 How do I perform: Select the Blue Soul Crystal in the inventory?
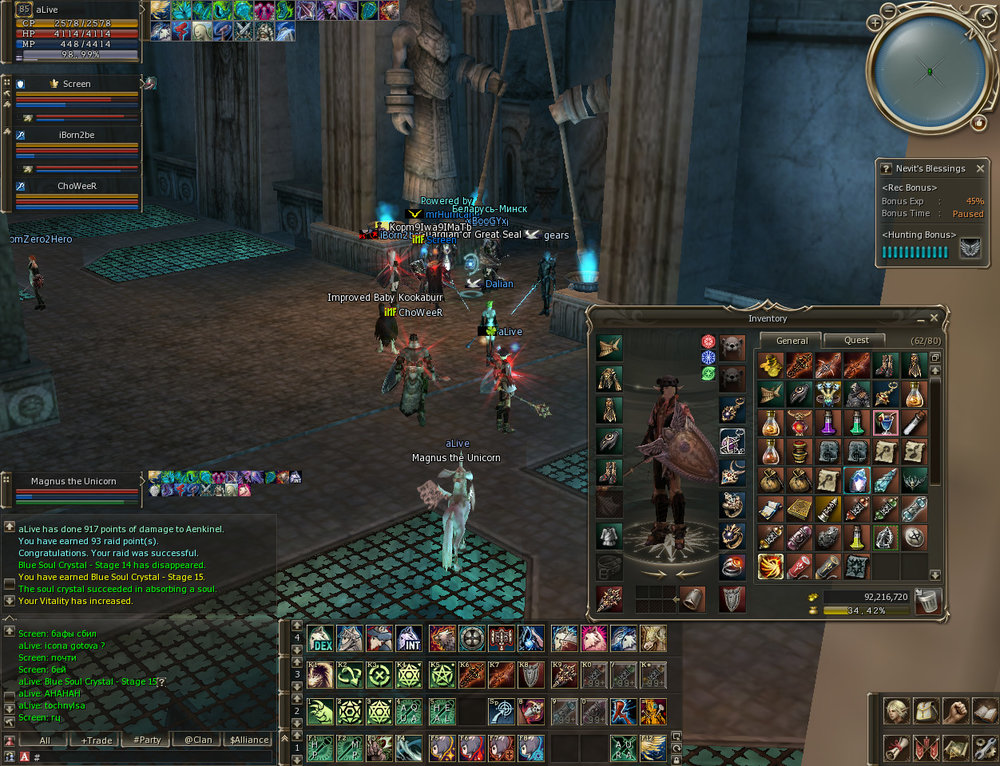pos(857,481)
